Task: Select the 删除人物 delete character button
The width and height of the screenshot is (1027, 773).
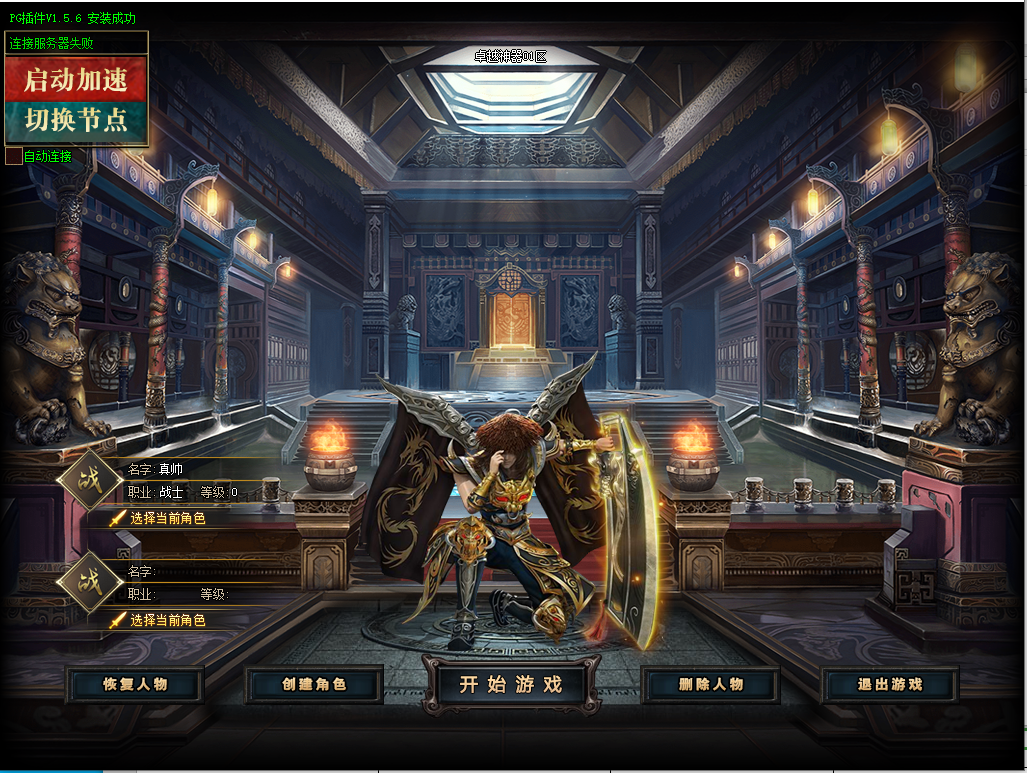Action: [x=711, y=685]
